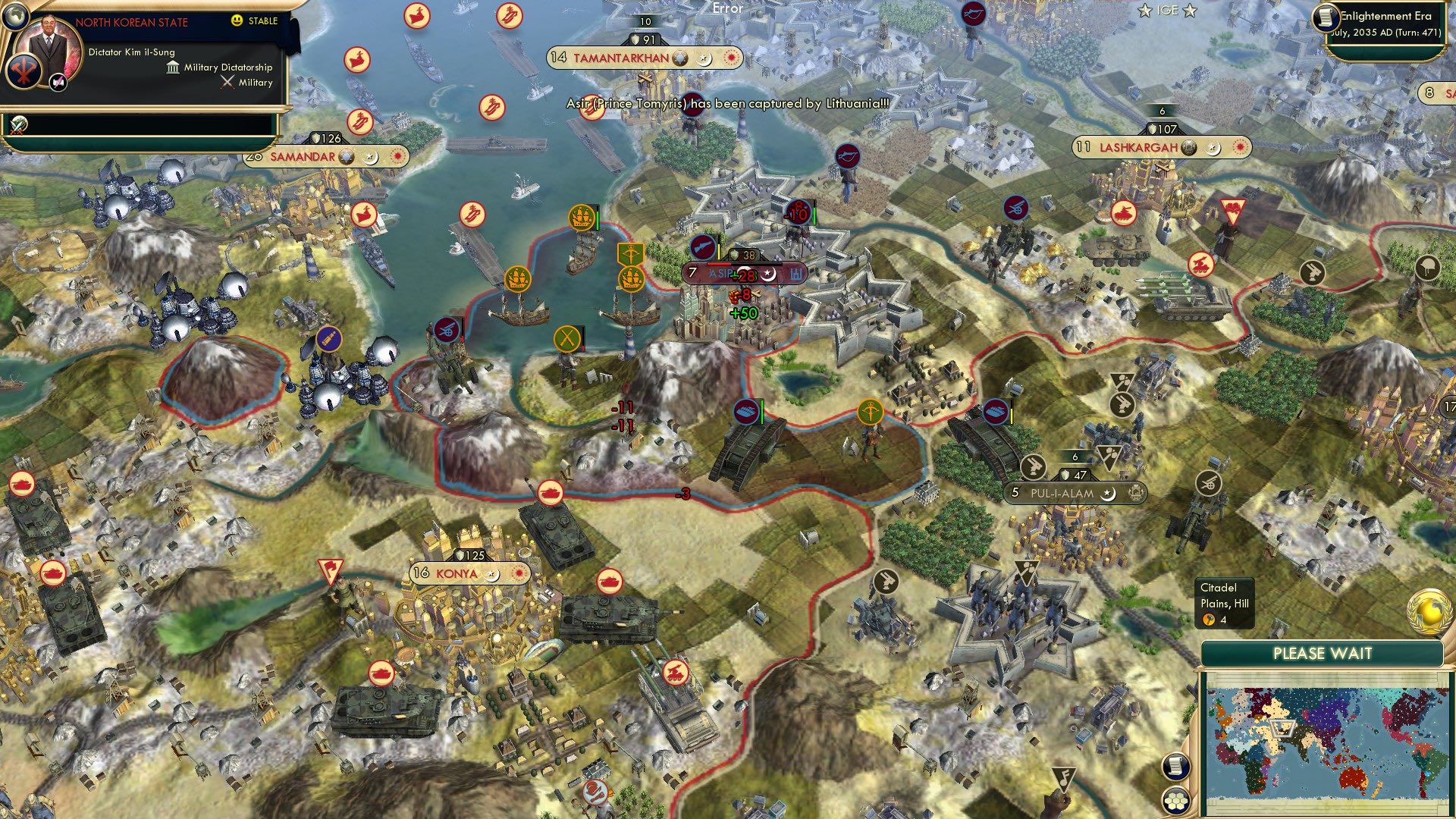Toggle the right IGE star
Image resolution: width=1456 pixels, height=819 pixels.
(x=1188, y=11)
